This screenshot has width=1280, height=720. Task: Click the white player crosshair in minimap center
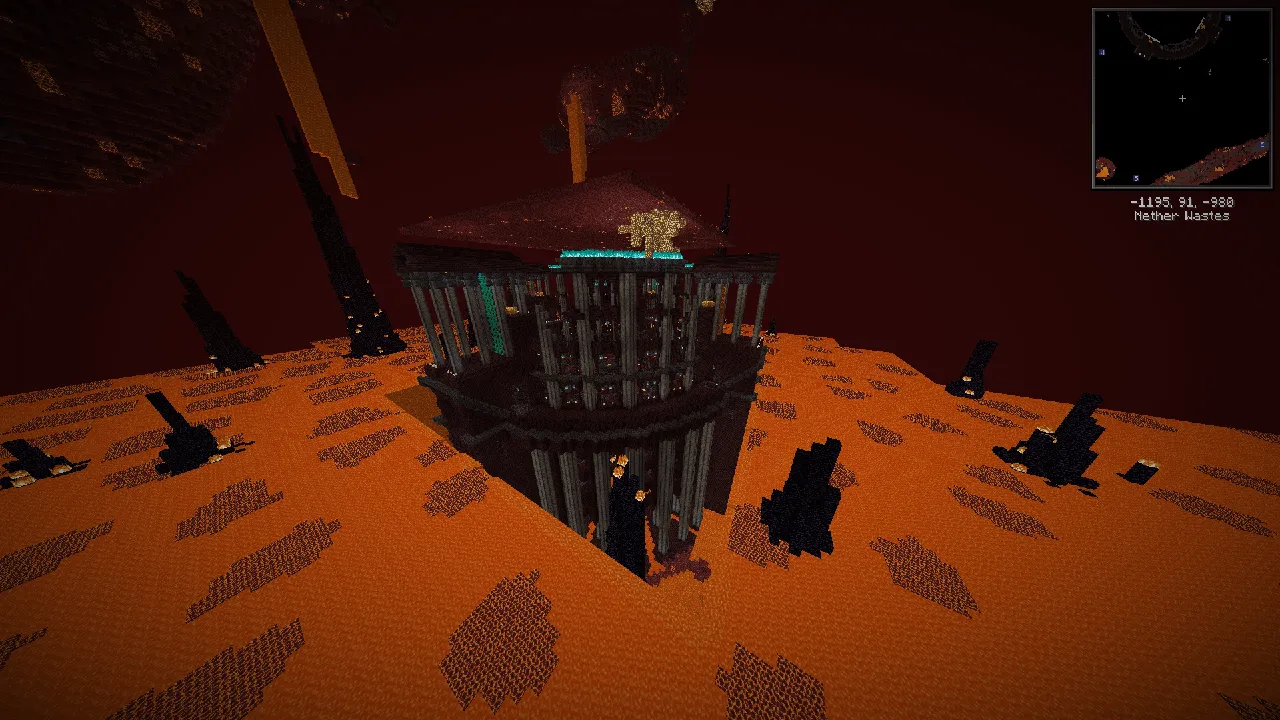1182,99
